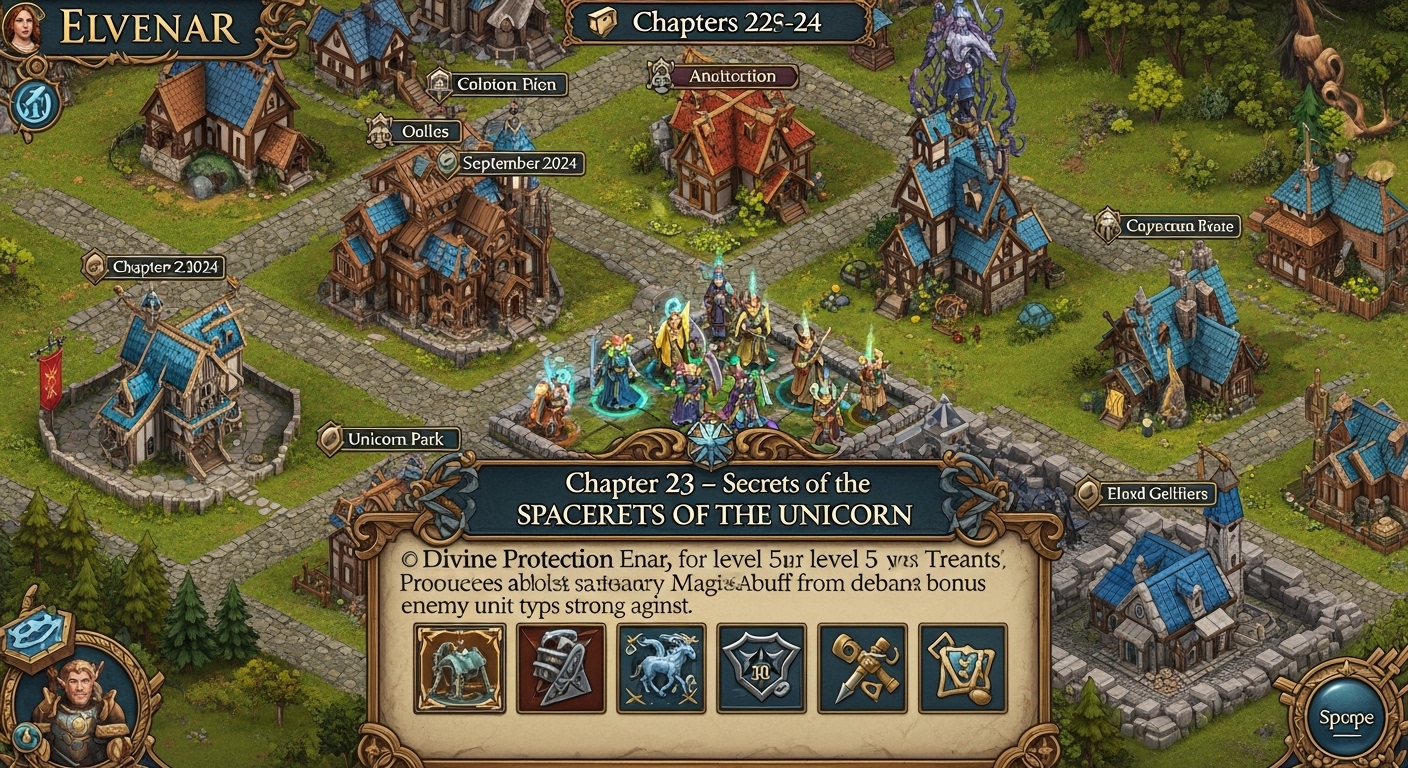Click the Unicorn Park marker icon
This screenshot has height=768, width=1408.
[331, 437]
